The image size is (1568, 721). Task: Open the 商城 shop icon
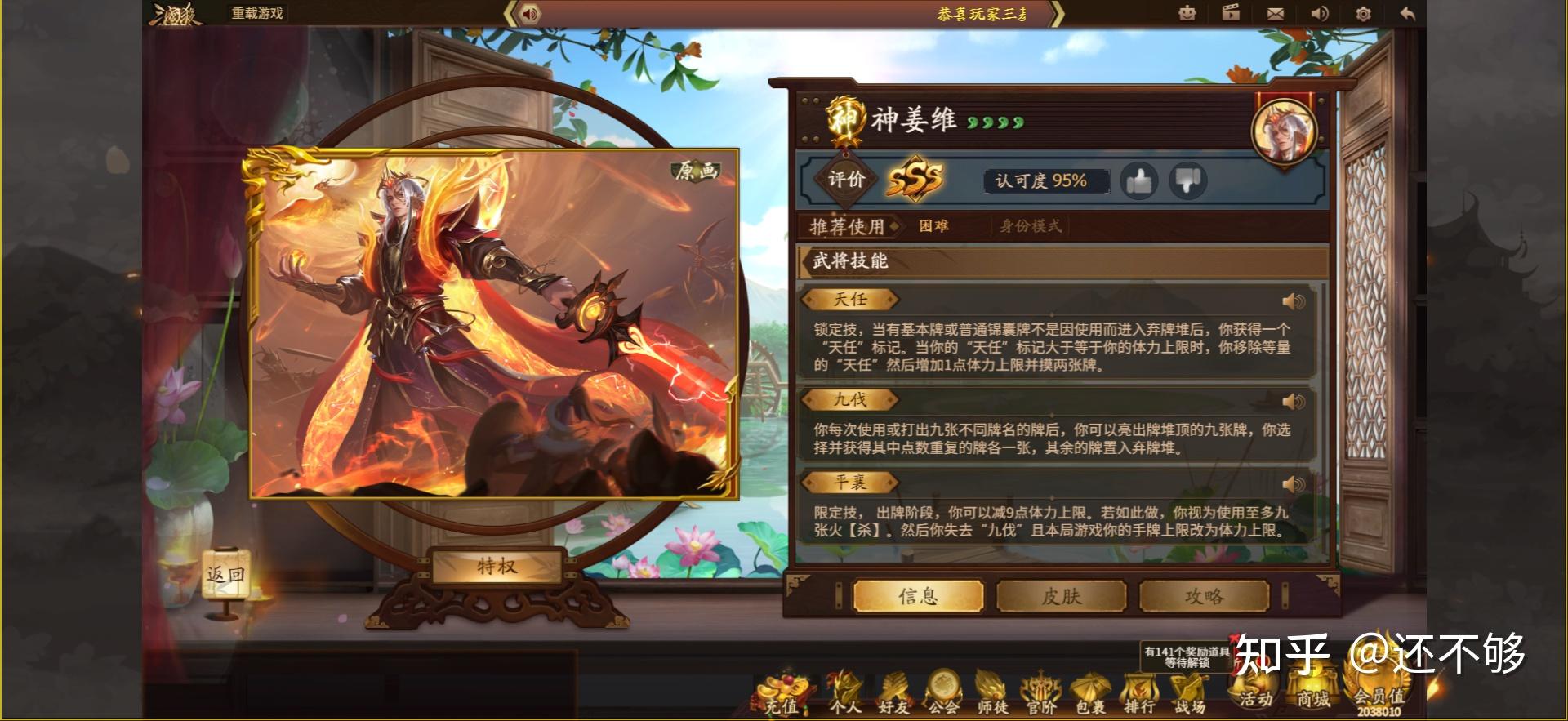pos(1313,700)
